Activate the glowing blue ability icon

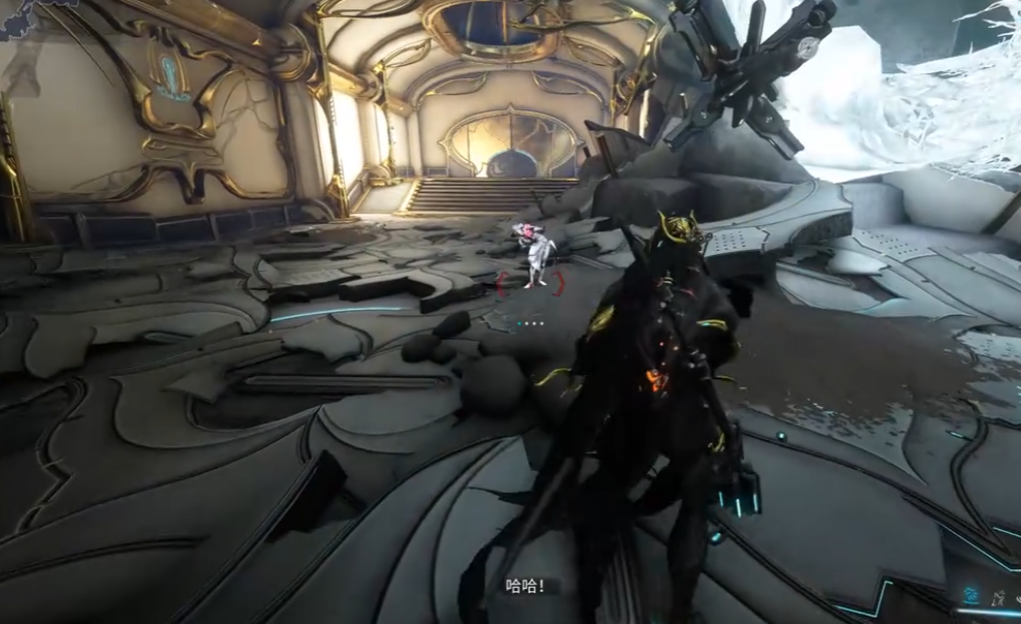pyautogui.click(x=970, y=596)
